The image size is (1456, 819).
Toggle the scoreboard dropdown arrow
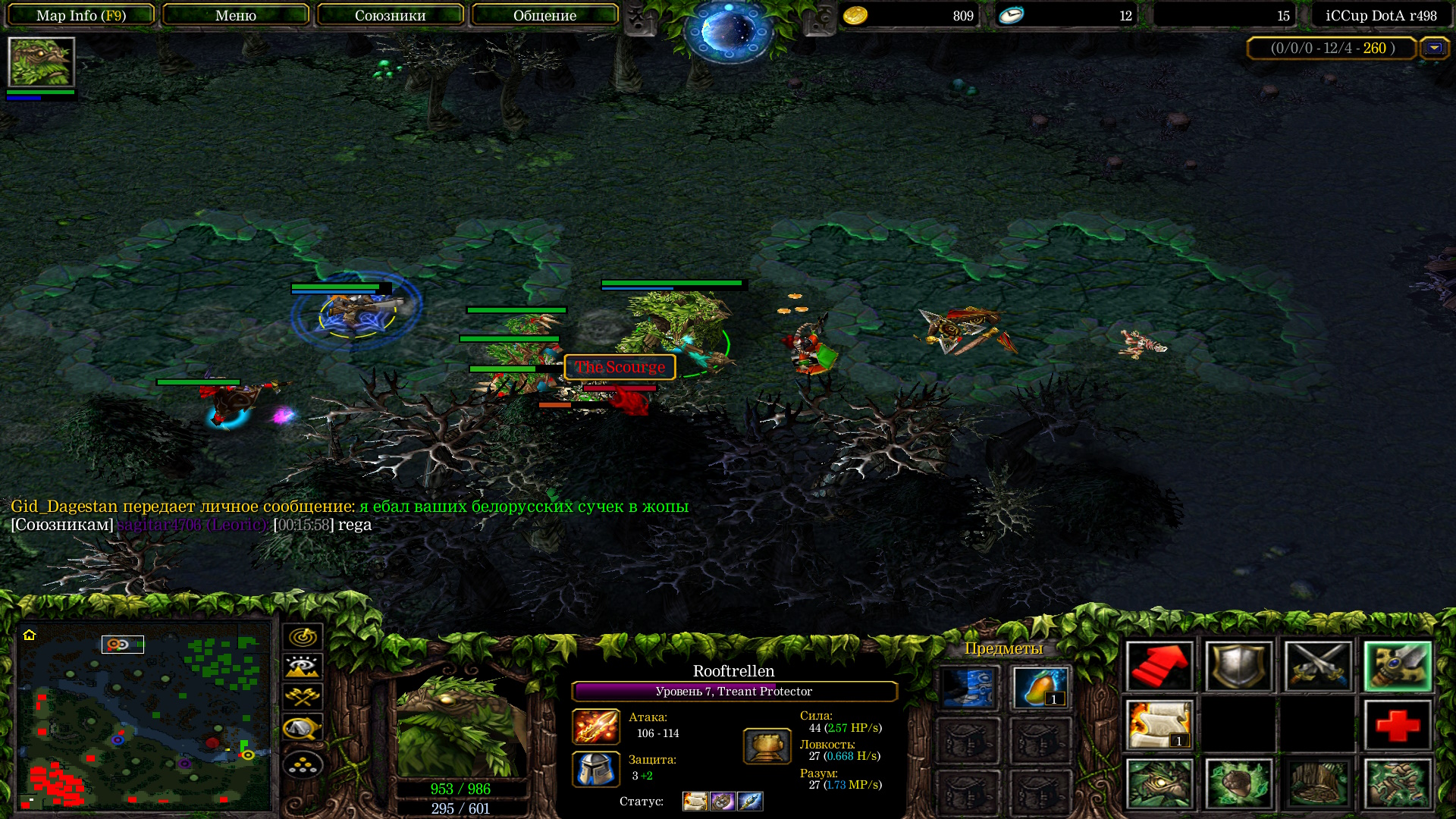coord(1434,48)
